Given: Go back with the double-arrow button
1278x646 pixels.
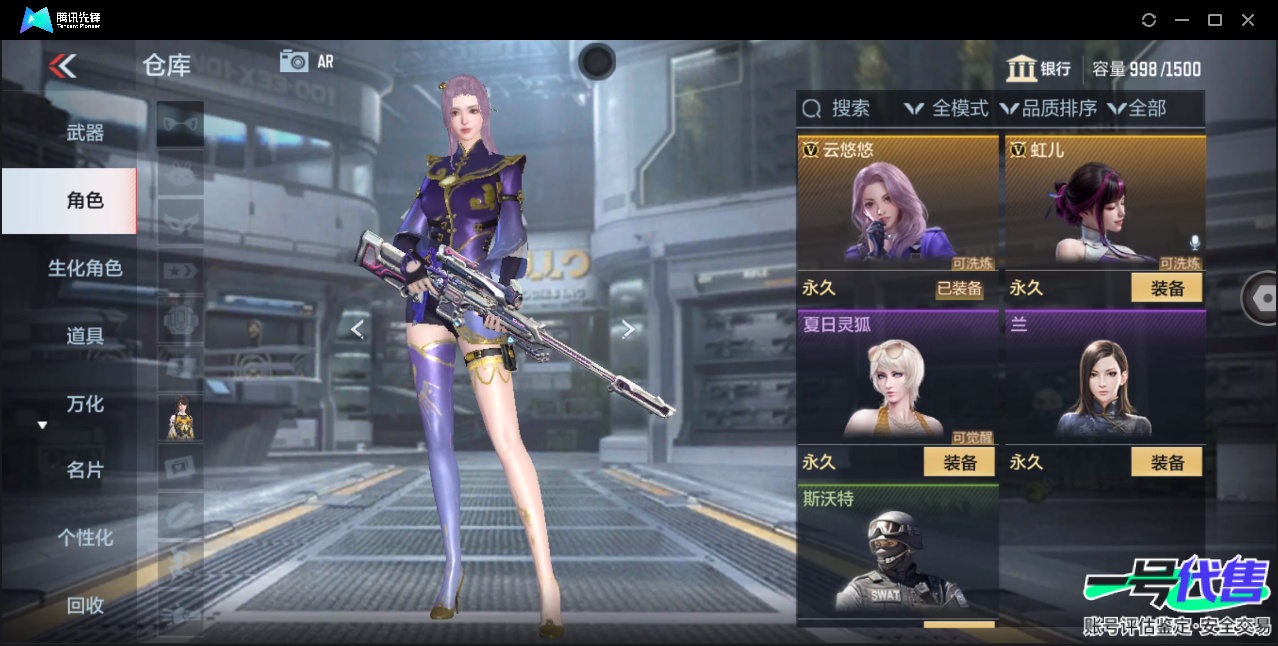Looking at the screenshot, I should click(x=62, y=66).
